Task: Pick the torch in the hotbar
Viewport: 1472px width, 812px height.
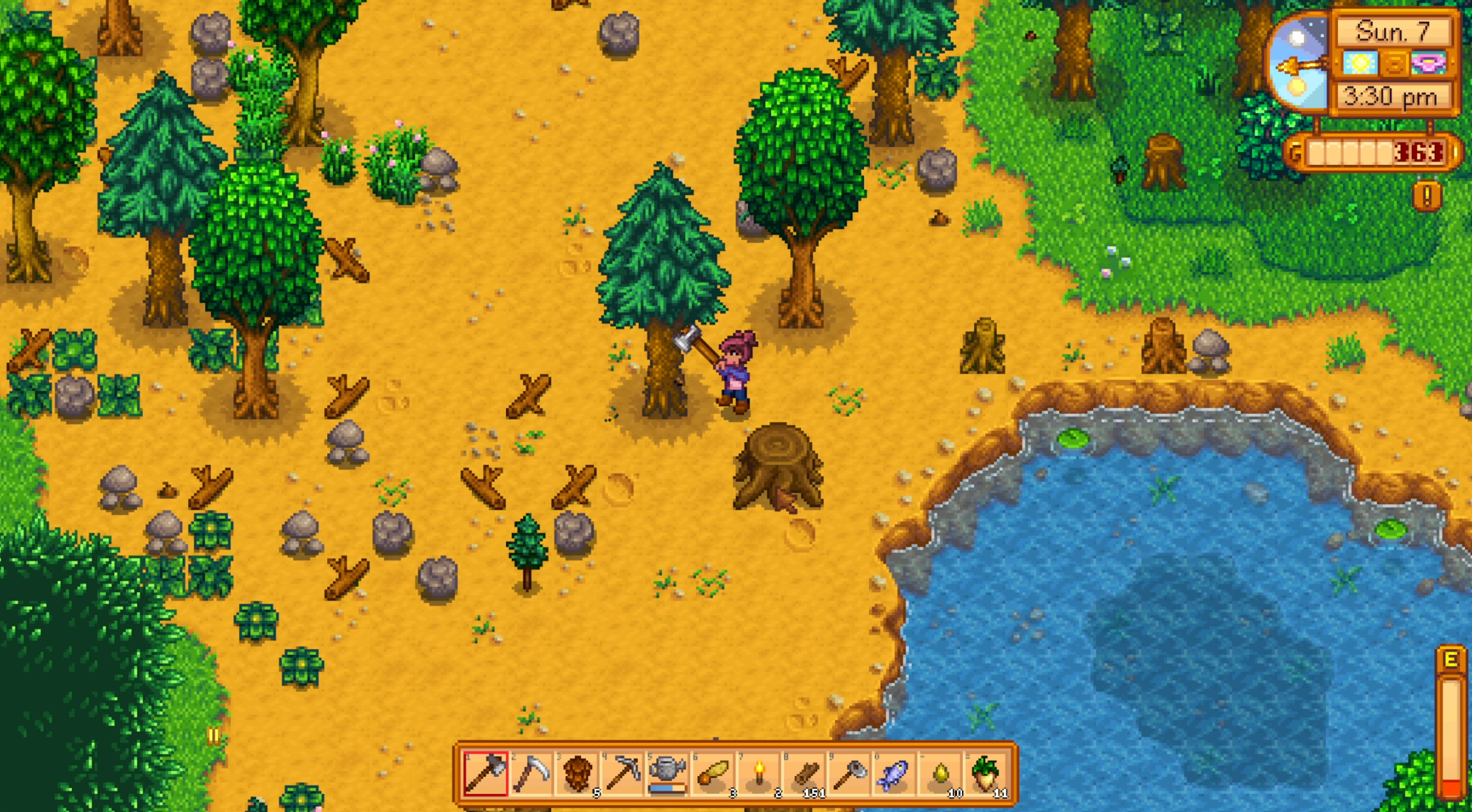Action: point(759,774)
